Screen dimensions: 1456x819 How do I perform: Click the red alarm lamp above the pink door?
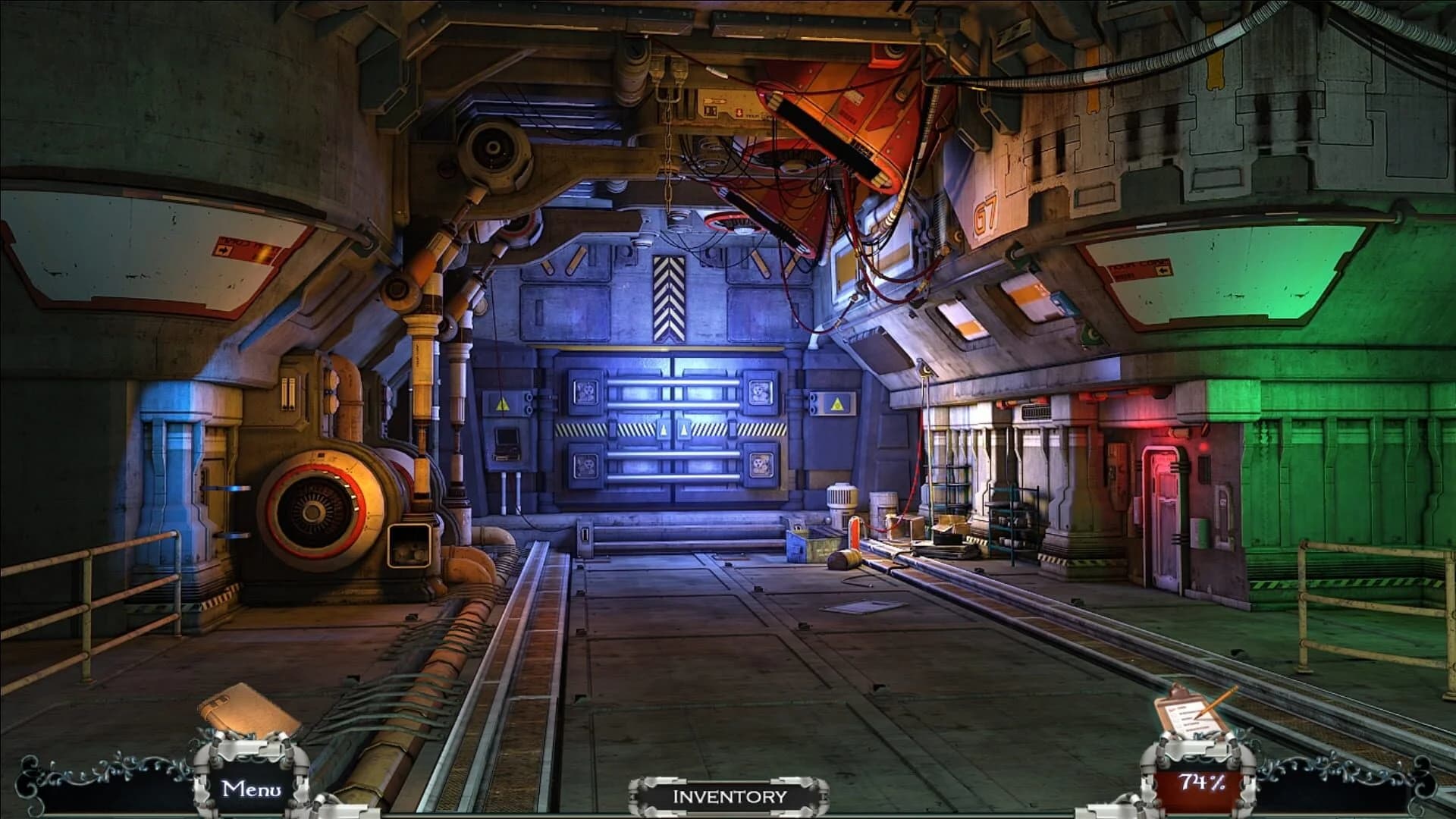[1202, 449]
